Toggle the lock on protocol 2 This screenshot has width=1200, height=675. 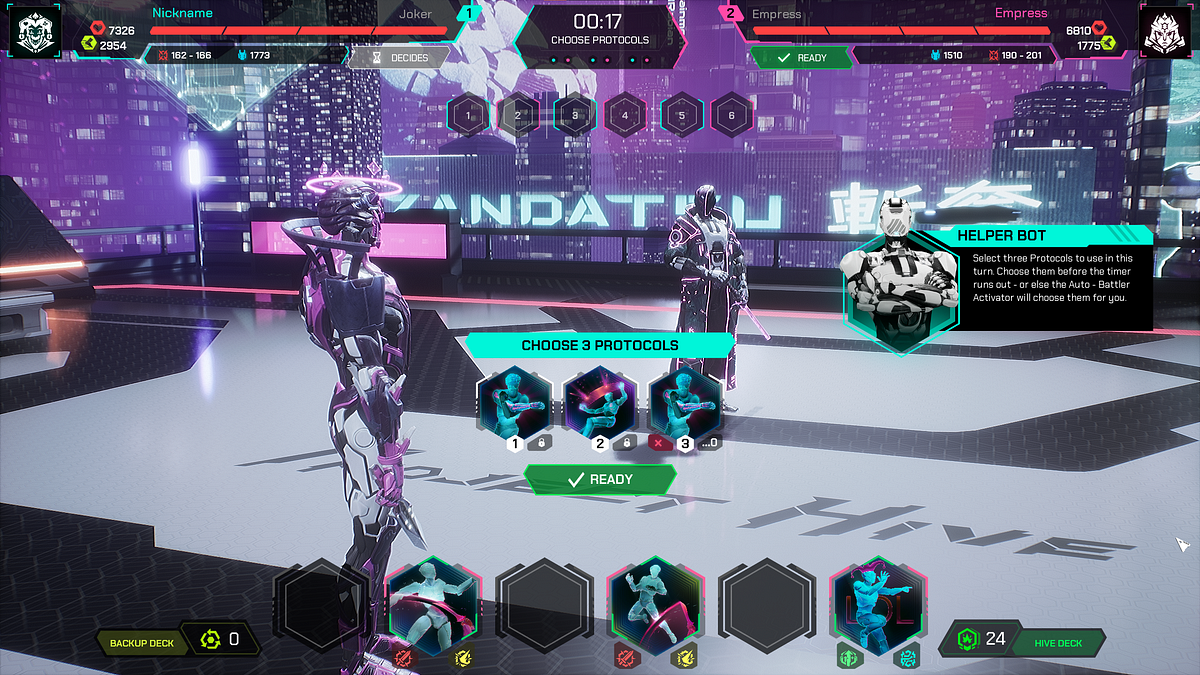627,442
